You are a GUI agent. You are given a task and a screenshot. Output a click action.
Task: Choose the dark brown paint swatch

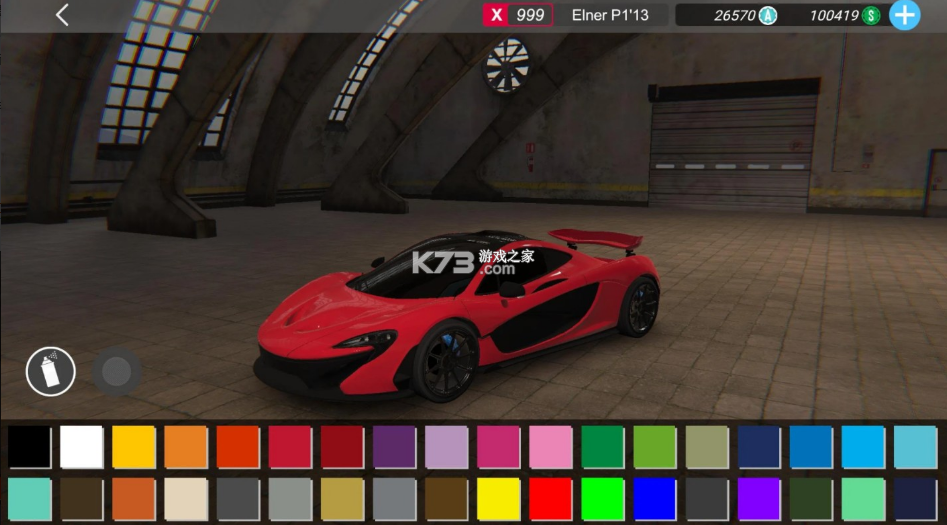[81, 499]
